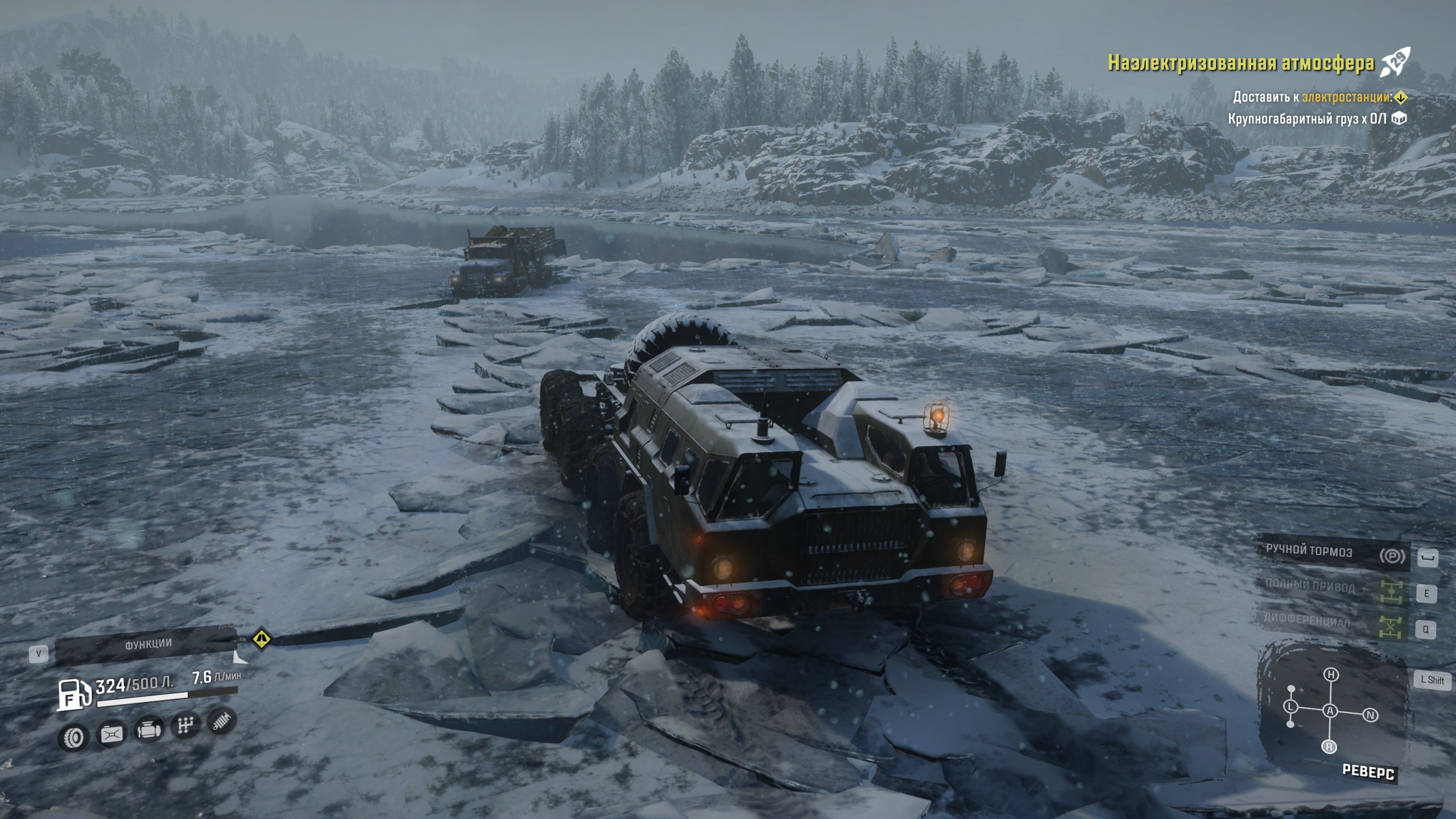Select the R reverse gear
1456x819 pixels.
1329,747
